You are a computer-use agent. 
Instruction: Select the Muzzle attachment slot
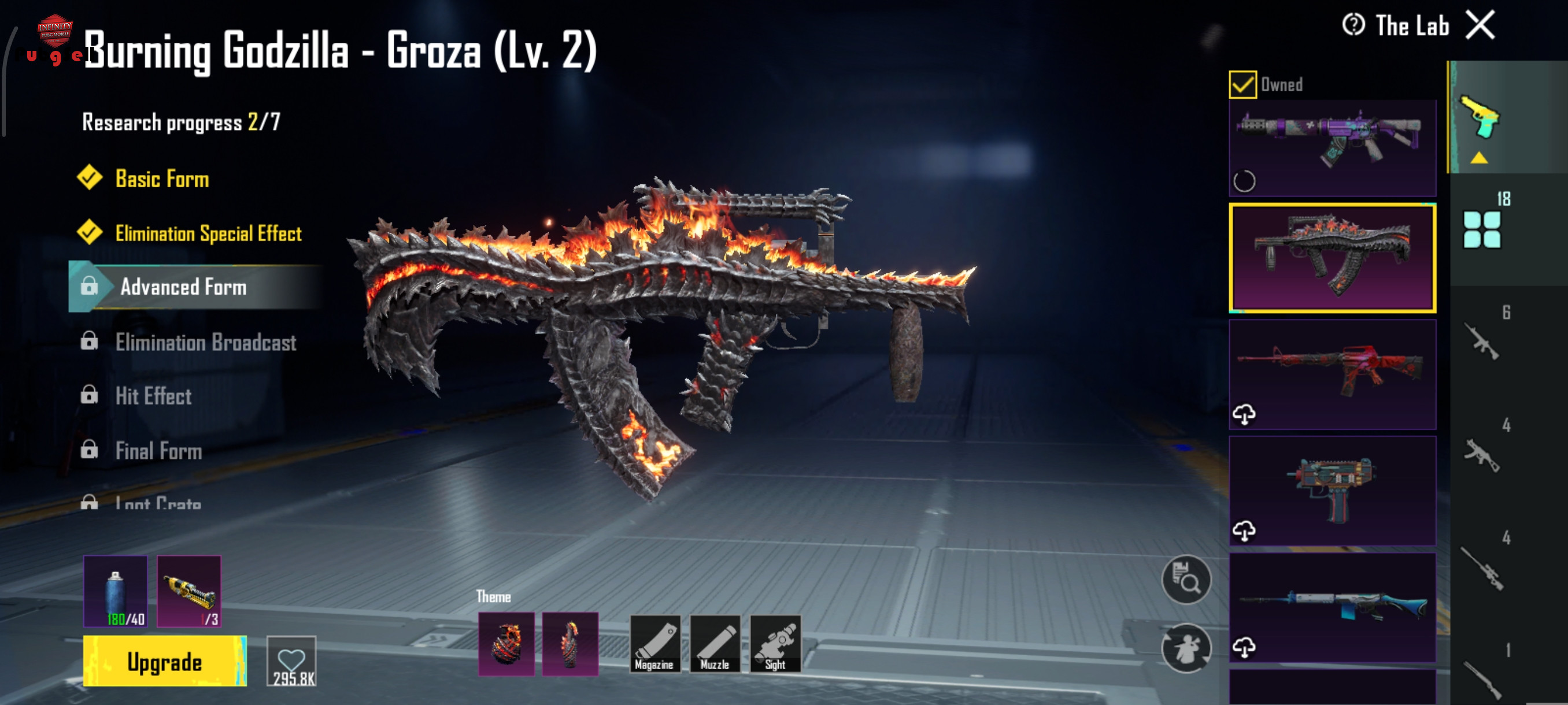(715, 644)
